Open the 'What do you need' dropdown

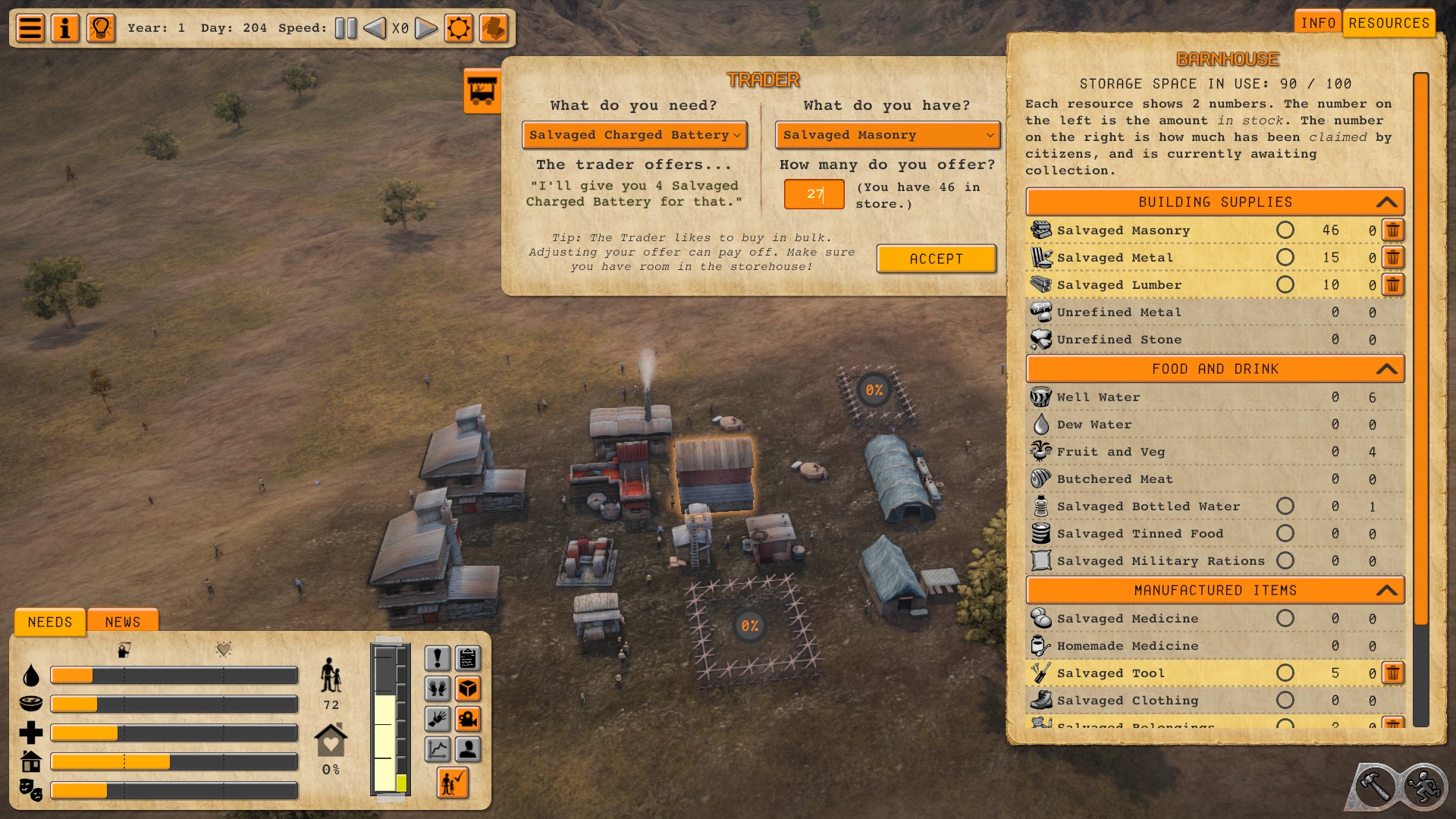coord(634,135)
